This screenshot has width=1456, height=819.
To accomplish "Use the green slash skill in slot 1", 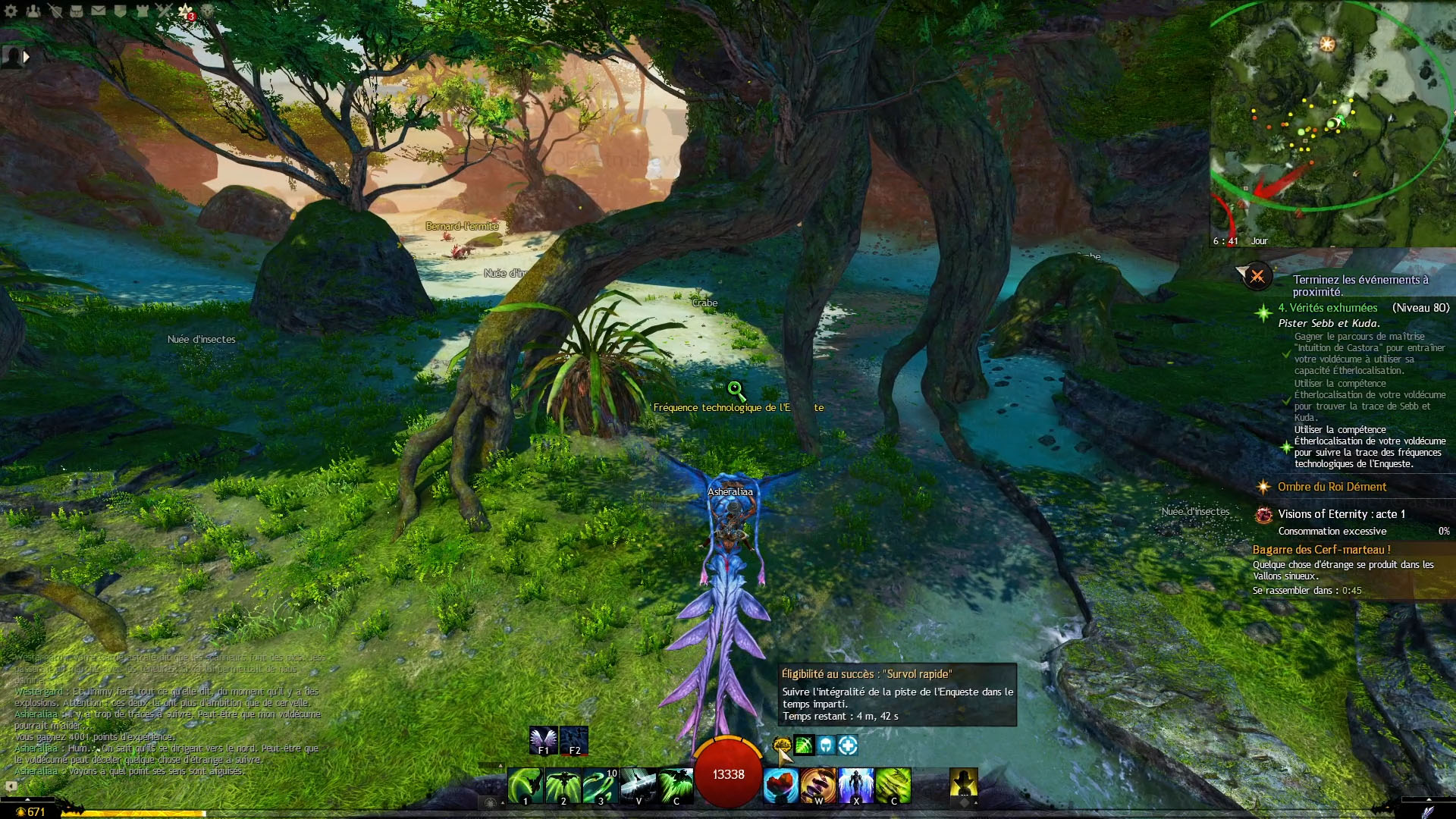I will click(x=525, y=785).
